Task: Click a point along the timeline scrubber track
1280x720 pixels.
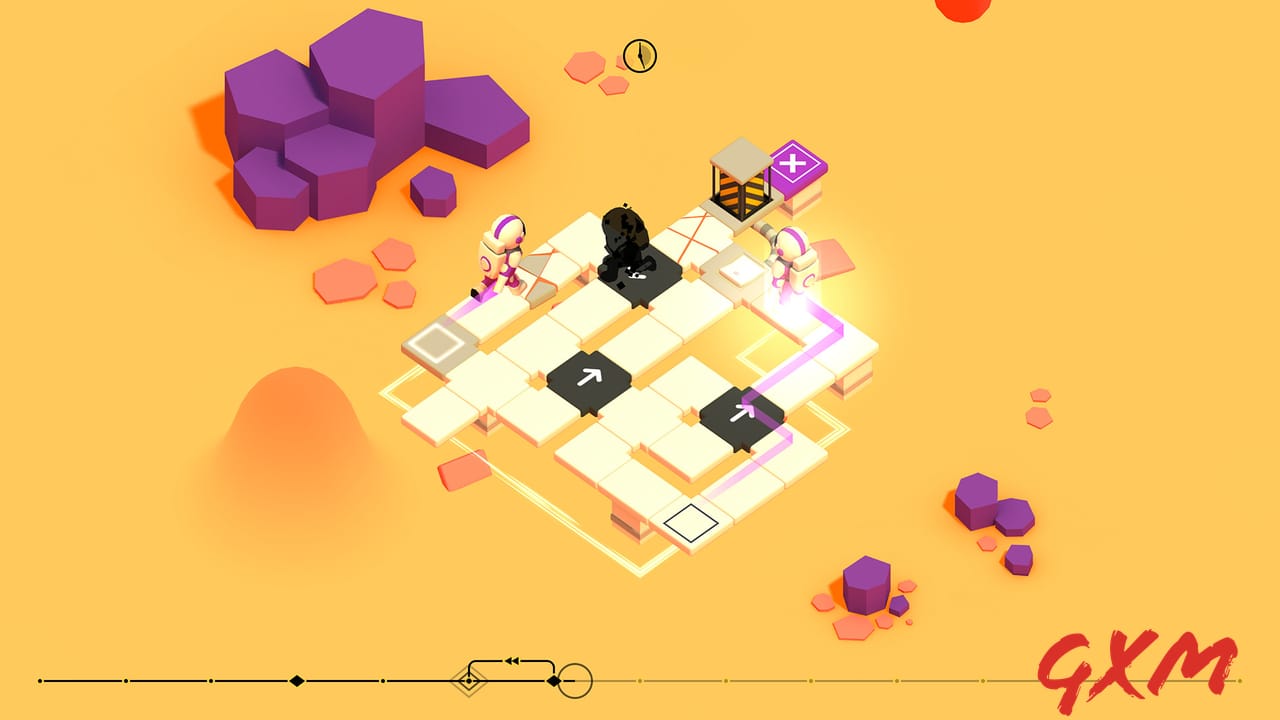Action: pos(200,681)
